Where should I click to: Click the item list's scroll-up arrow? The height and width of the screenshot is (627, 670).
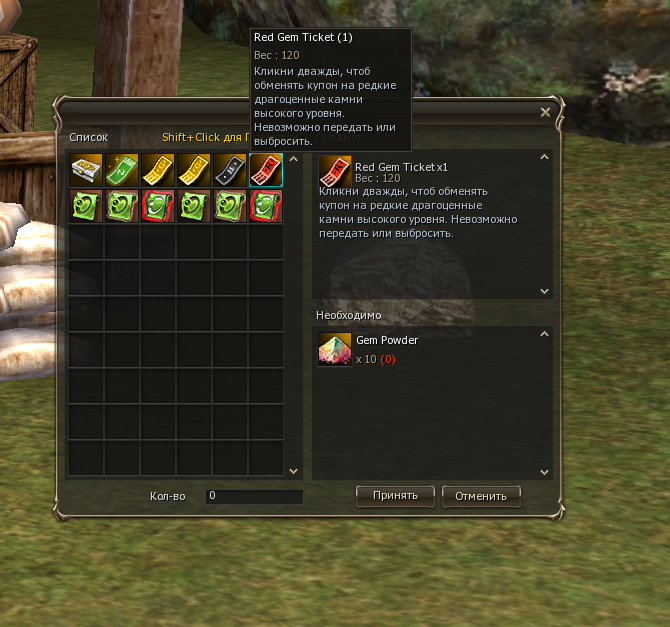click(293, 158)
